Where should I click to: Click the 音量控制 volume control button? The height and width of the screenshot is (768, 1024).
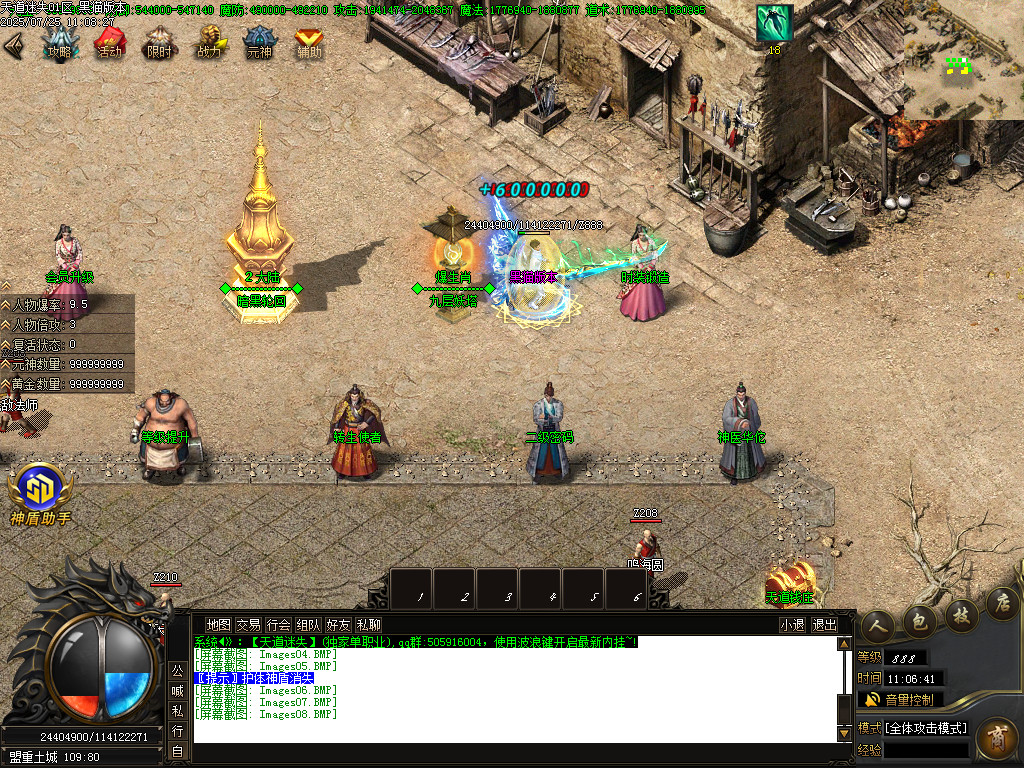tap(900, 699)
